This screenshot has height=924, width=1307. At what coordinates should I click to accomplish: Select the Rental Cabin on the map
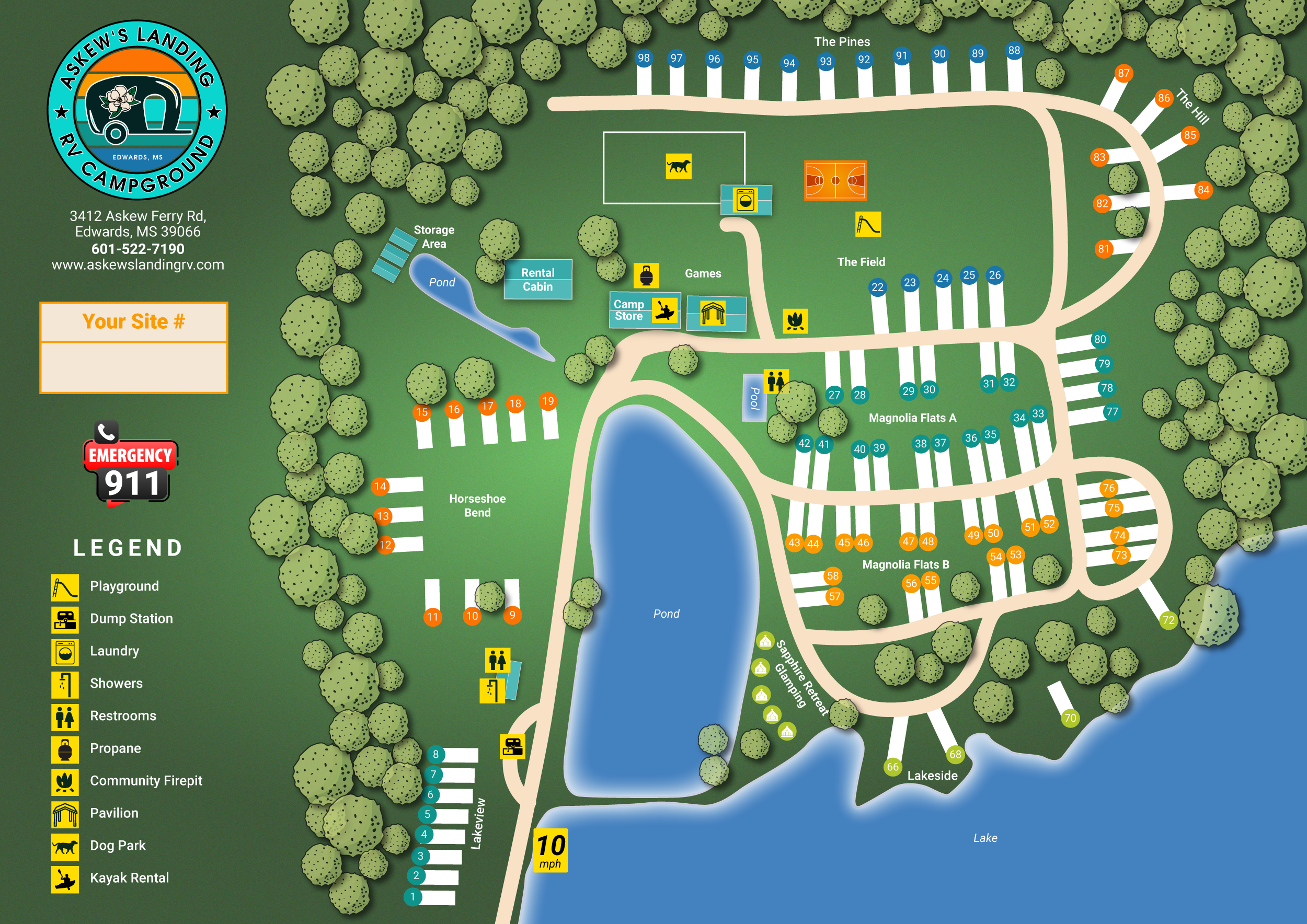coord(537,280)
